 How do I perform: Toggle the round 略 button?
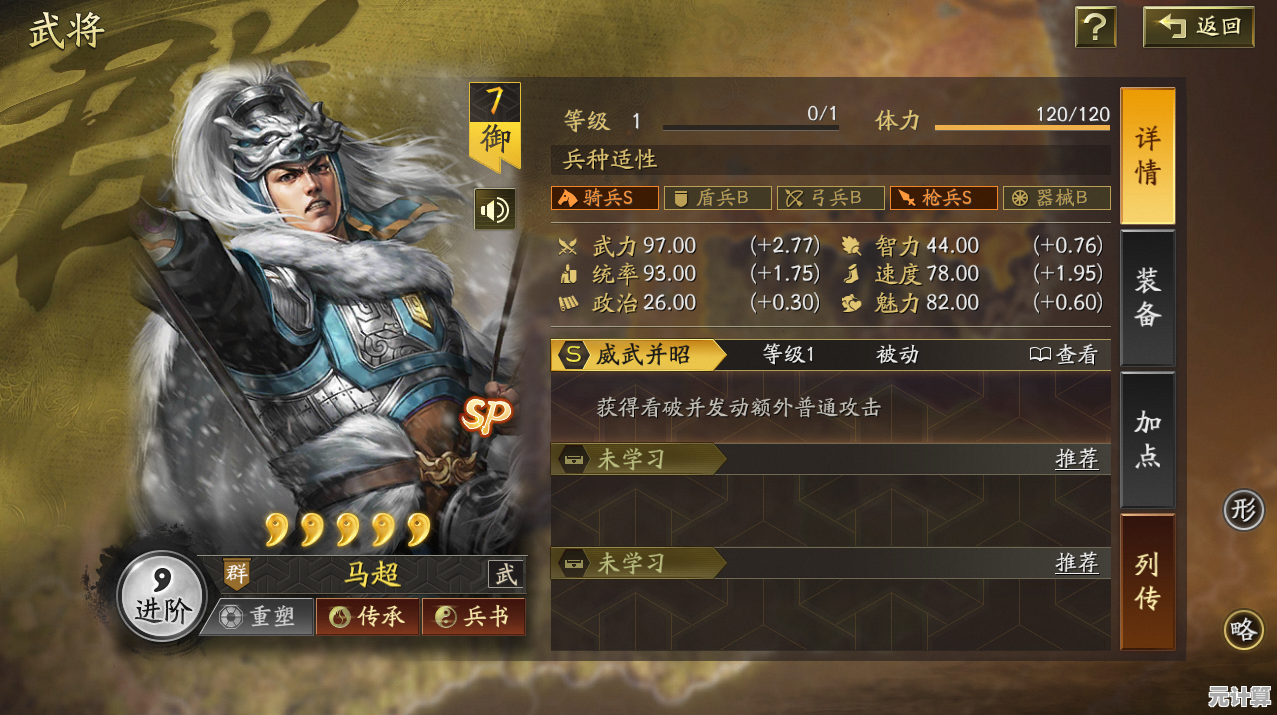(x=1244, y=630)
